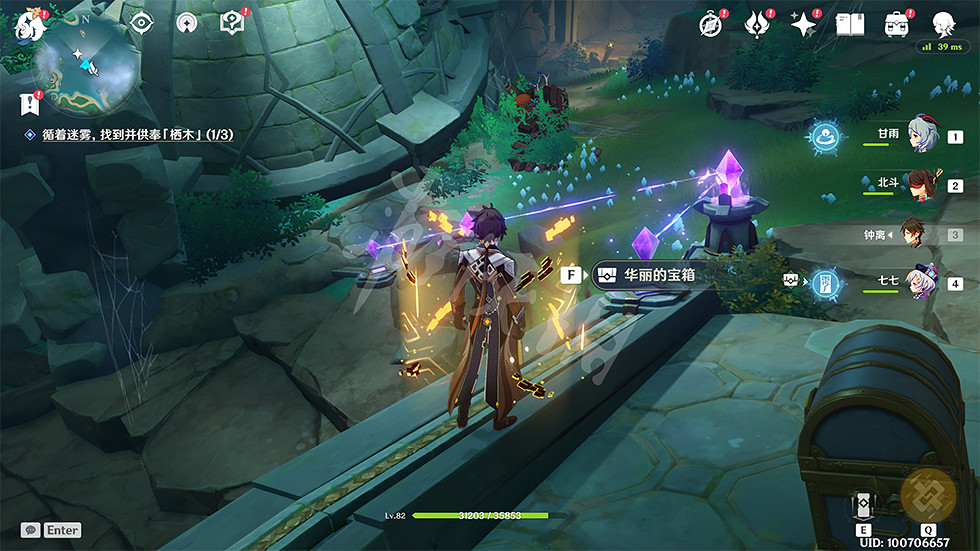Click the bookmark icon with the red alert
The width and height of the screenshot is (980, 551).
click(x=29, y=103)
